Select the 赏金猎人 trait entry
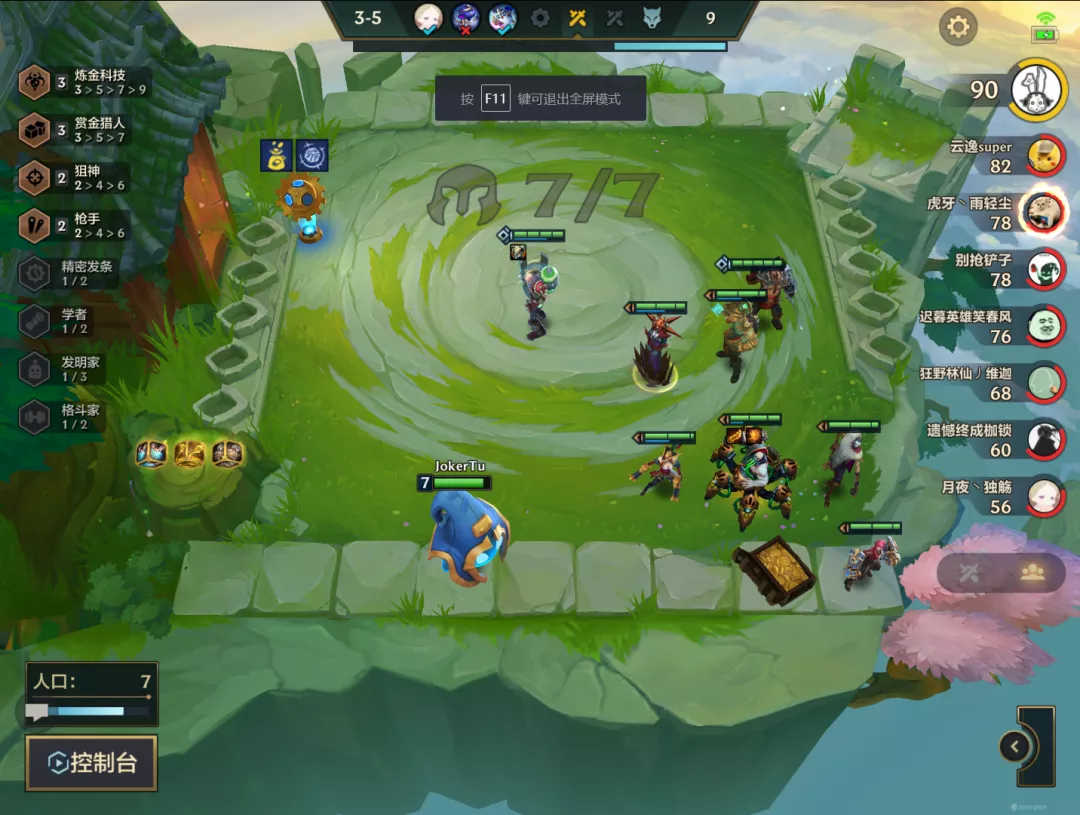The height and width of the screenshot is (815, 1080). point(85,130)
